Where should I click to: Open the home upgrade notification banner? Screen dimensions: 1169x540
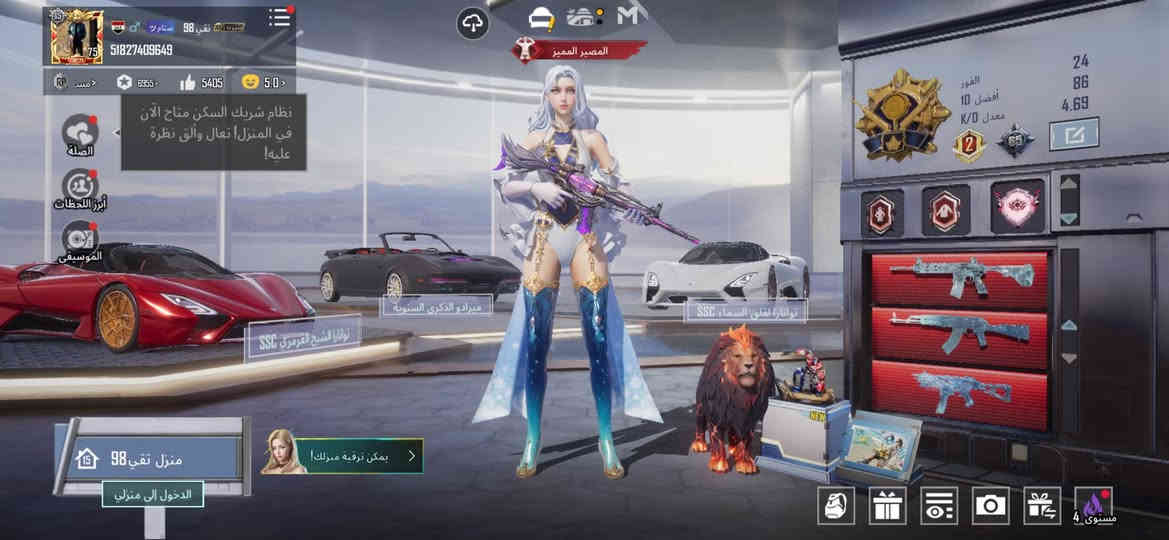click(x=342, y=456)
